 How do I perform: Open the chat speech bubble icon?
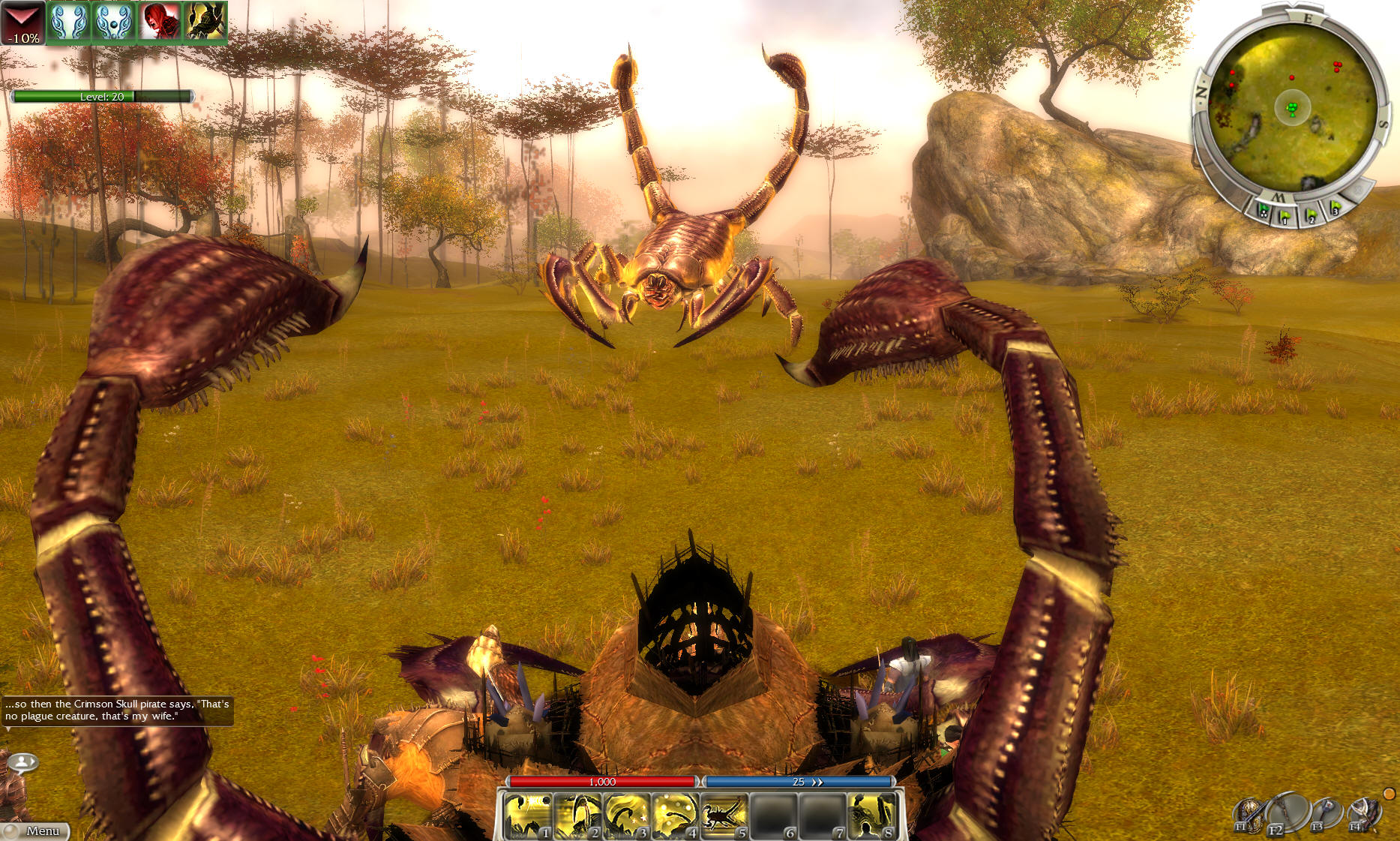click(x=23, y=763)
